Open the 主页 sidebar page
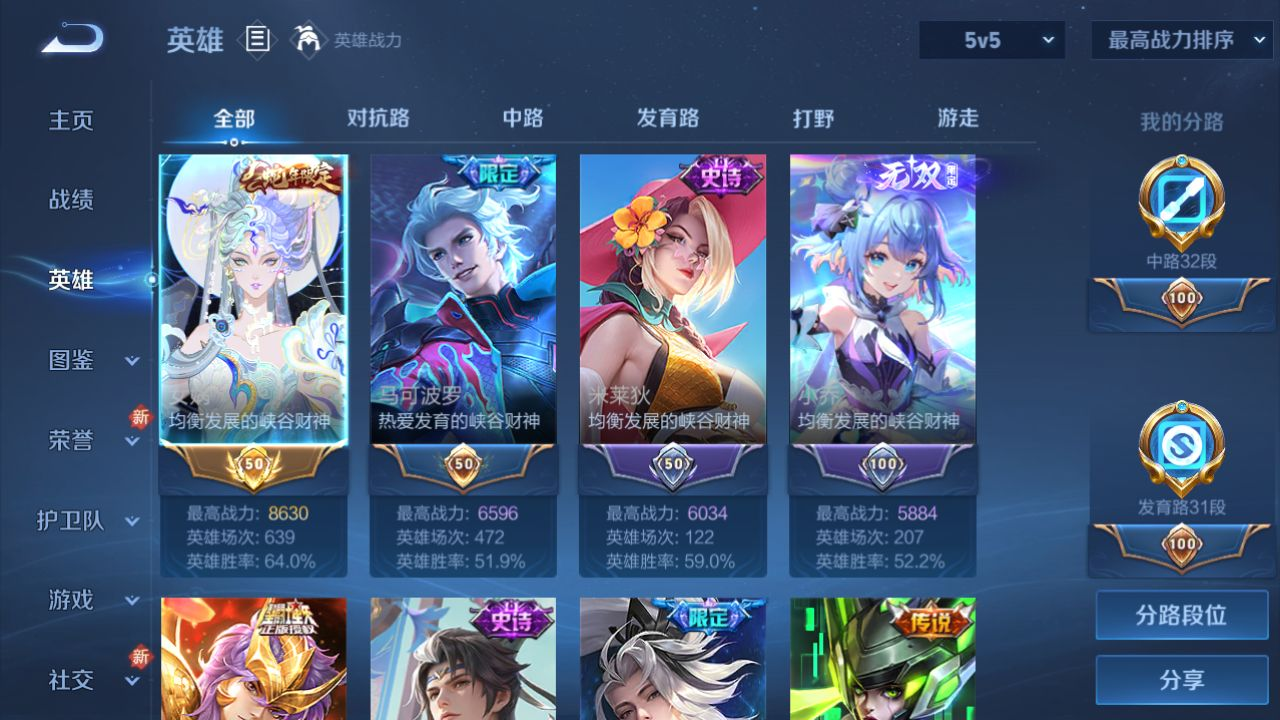This screenshot has height=720, width=1280. (71, 120)
